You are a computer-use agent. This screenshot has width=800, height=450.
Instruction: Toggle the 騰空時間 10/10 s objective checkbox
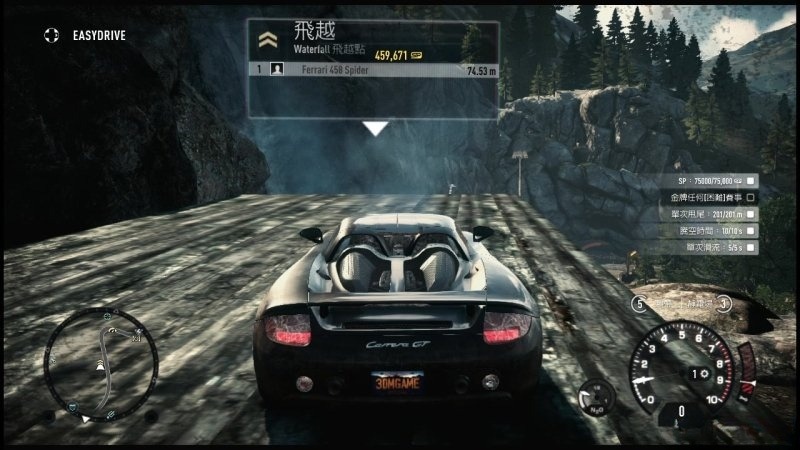point(751,229)
